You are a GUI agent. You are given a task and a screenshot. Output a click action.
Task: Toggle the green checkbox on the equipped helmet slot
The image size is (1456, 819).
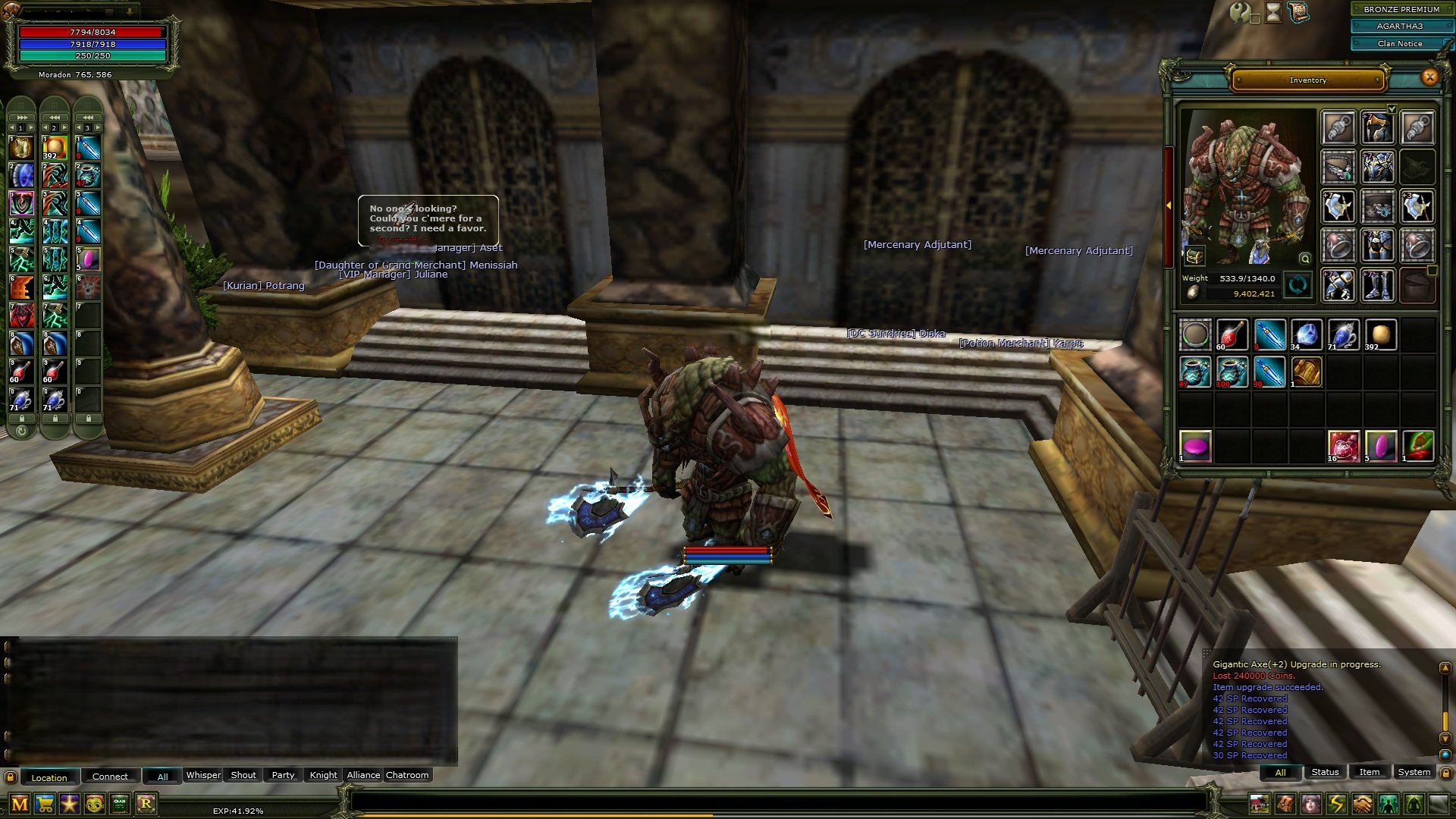click(x=1392, y=108)
